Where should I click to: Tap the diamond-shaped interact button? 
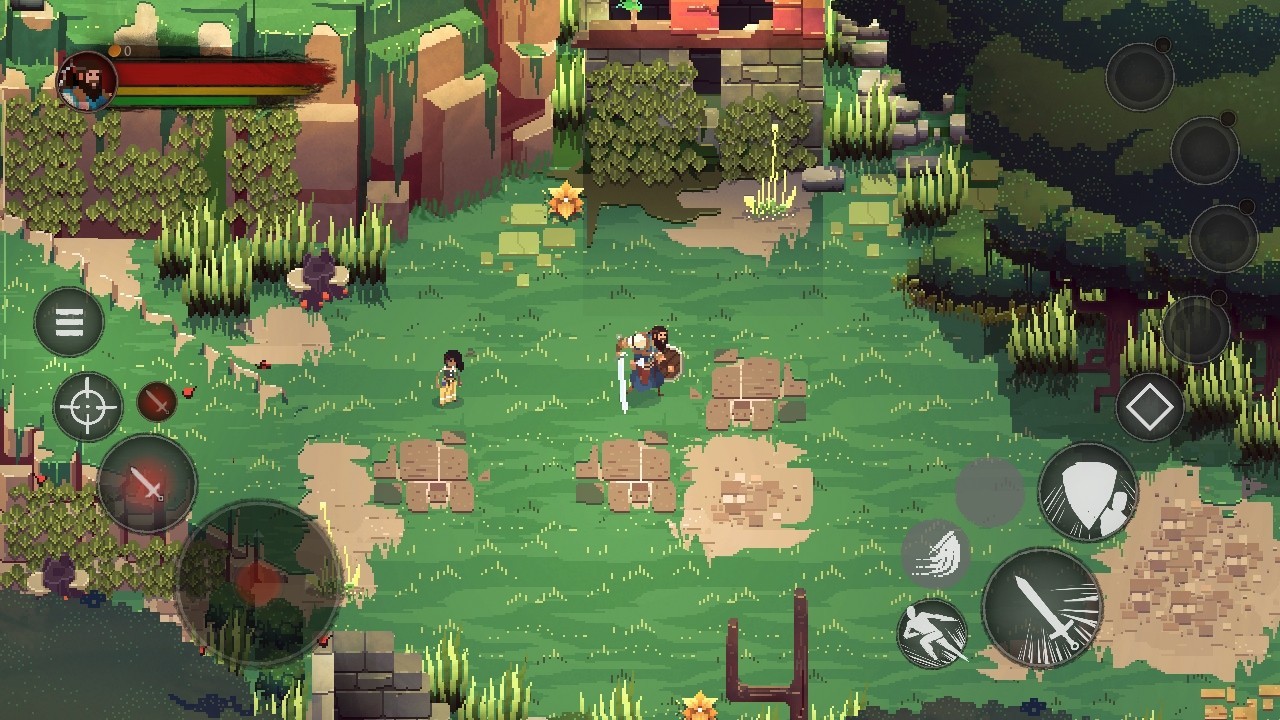(1150, 407)
